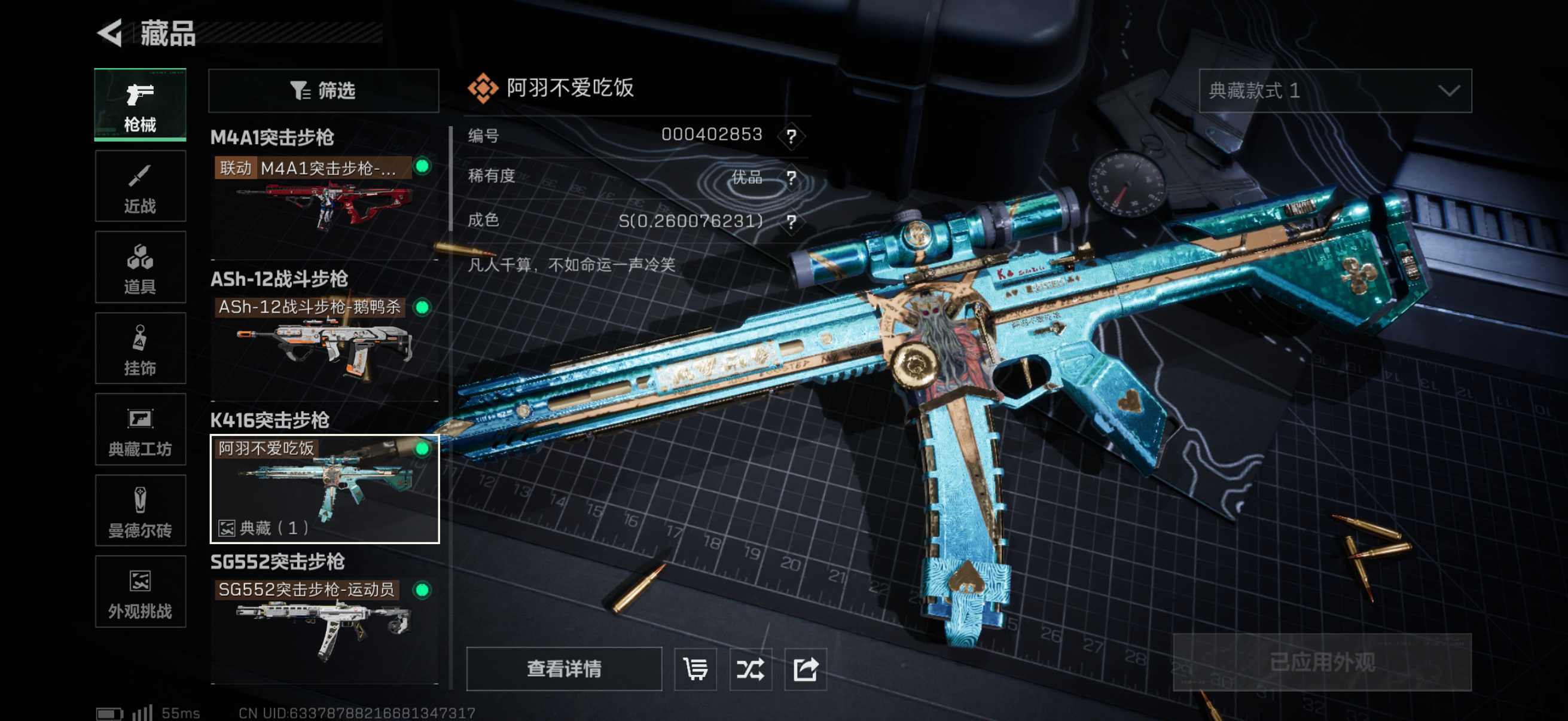This screenshot has height=721, width=1568.
Task: Open the 曼德尔砖 category
Action: [140, 511]
